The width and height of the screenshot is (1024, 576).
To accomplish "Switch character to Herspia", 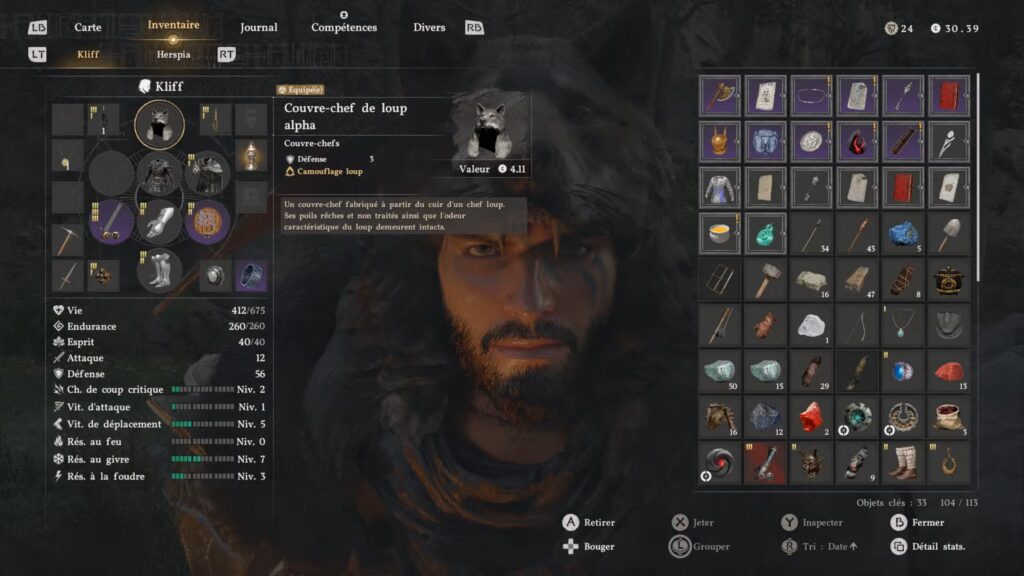I will pos(173,54).
